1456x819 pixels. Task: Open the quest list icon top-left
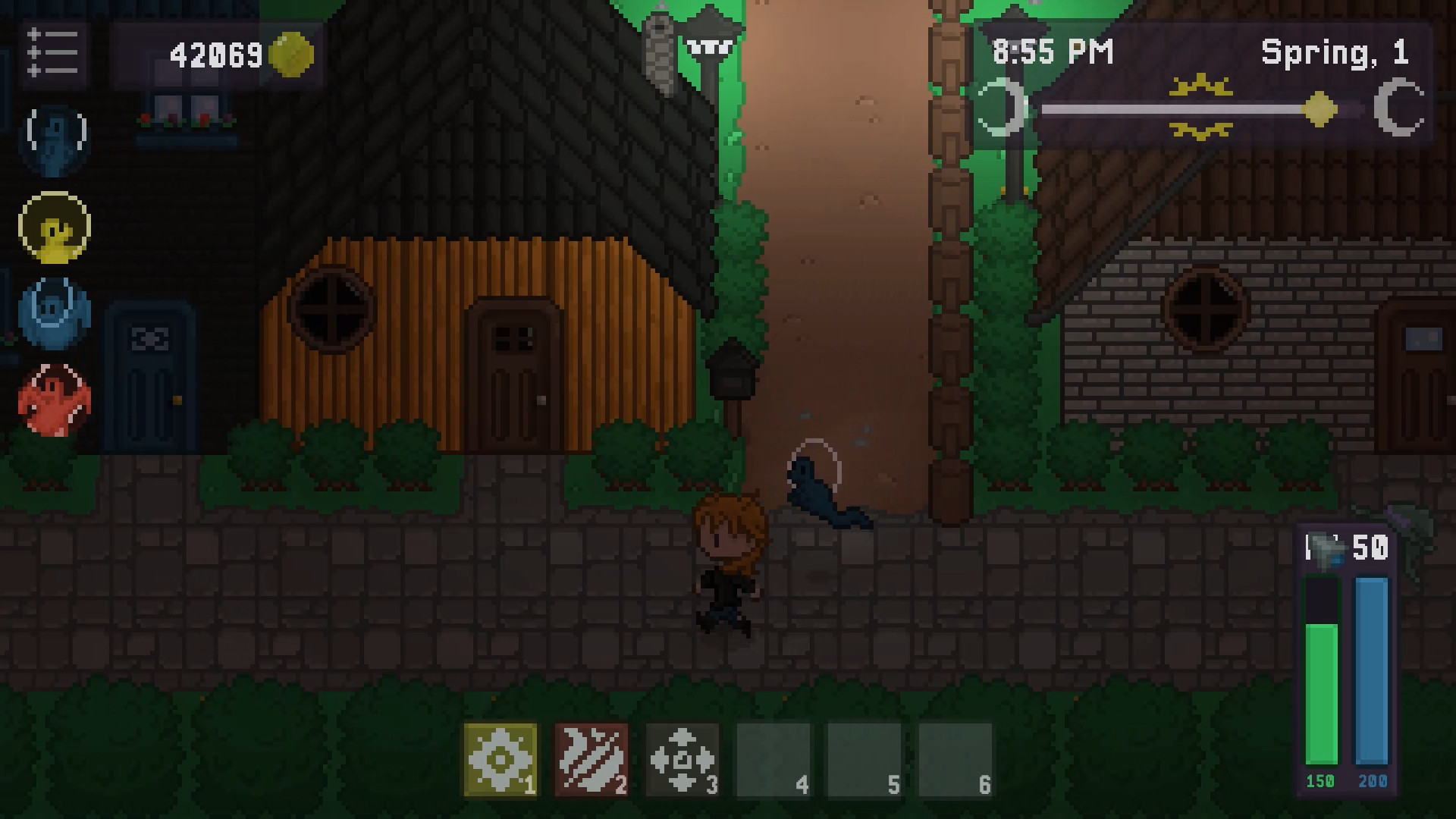(x=53, y=55)
